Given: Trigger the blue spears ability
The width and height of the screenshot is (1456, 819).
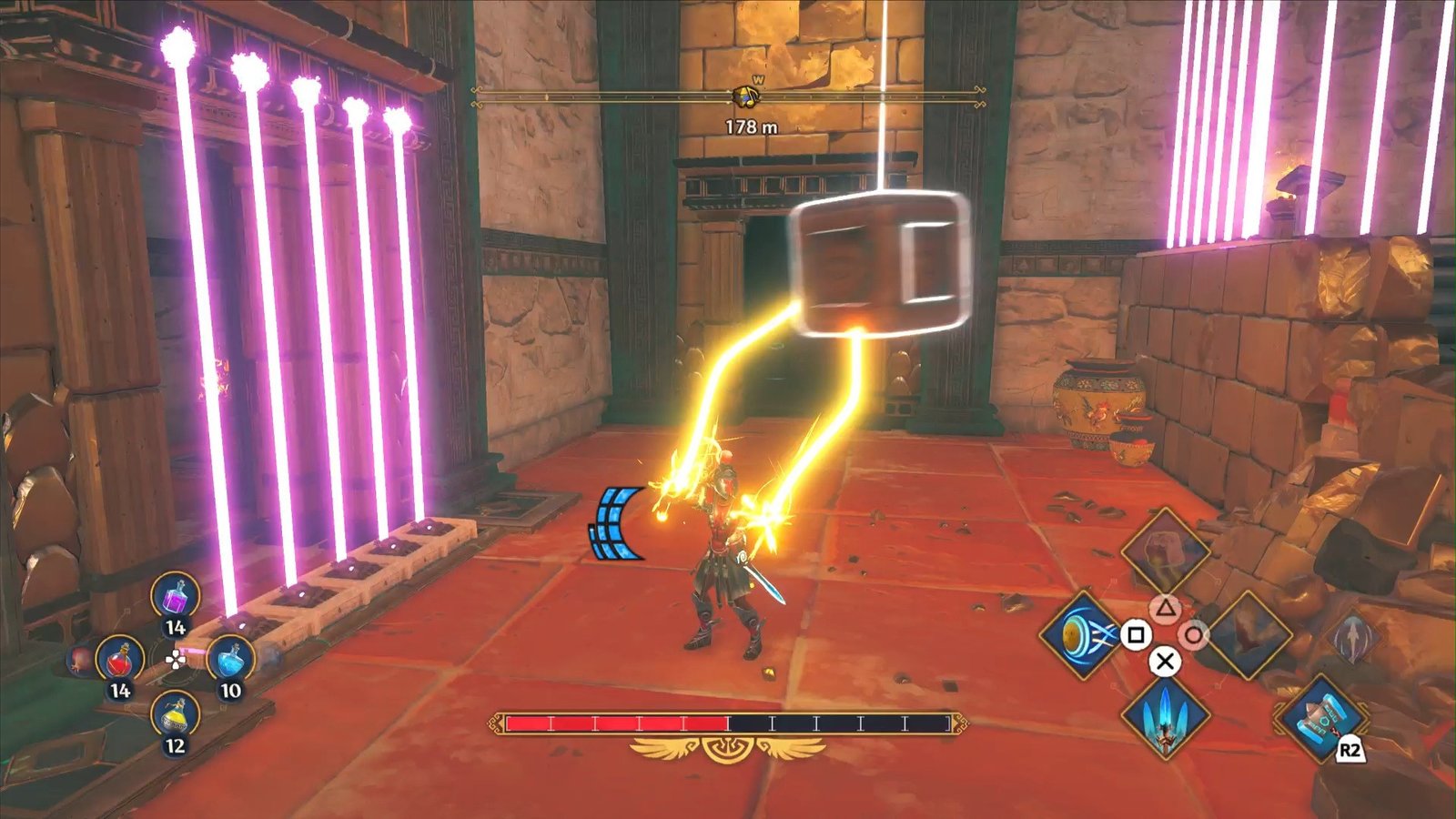Looking at the screenshot, I should click(1165, 716).
